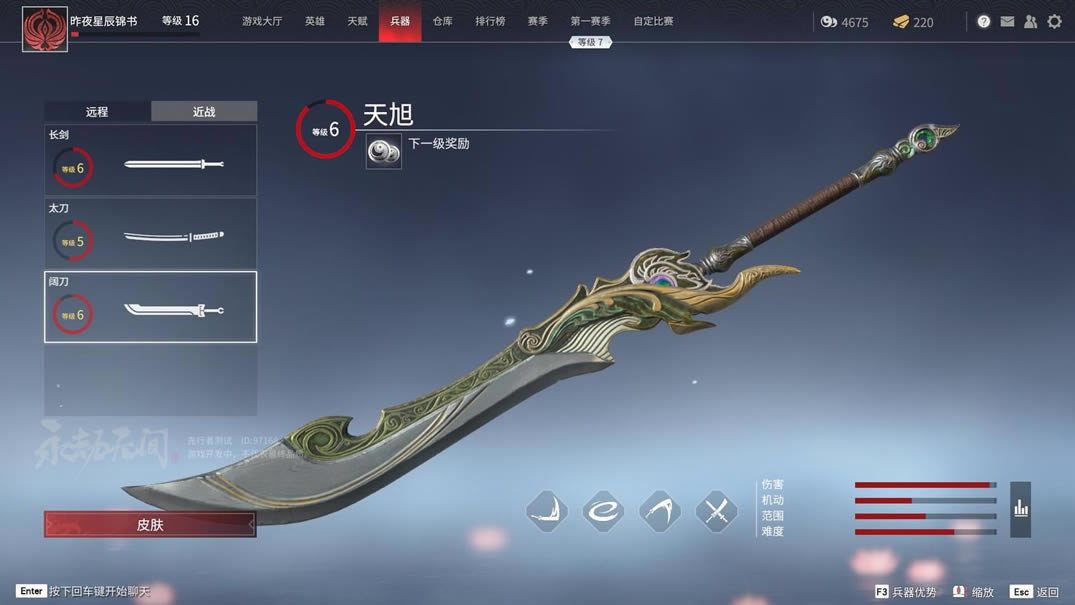1075x605 pixels.
Task: Open the 游戏大厅 lobby tab
Action: coord(262,21)
